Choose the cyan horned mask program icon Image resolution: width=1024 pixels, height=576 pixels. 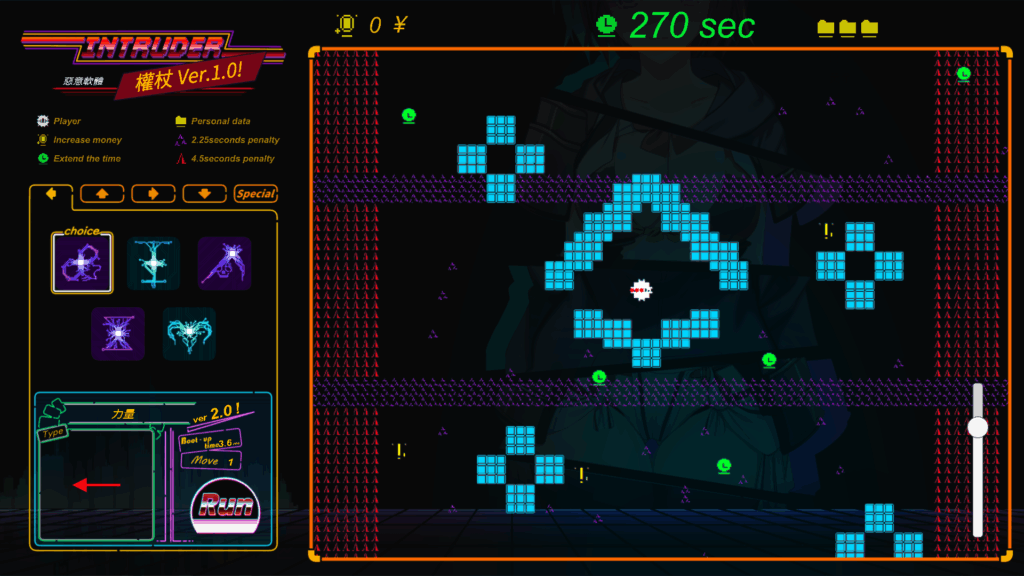(189, 333)
